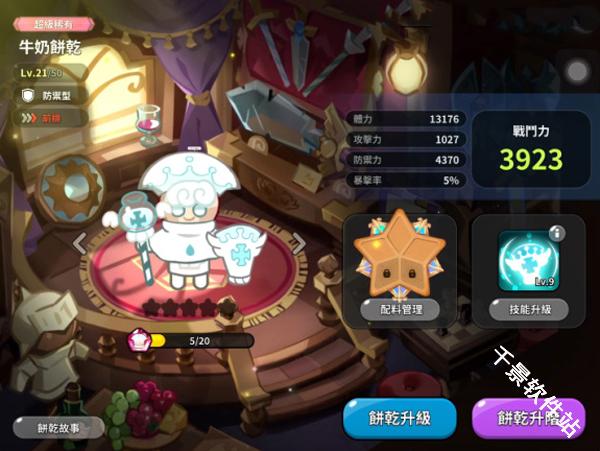This screenshot has height=451, width=600.
Task: Switch to previous cookie with left arrow
Action: [x=81, y=241]
